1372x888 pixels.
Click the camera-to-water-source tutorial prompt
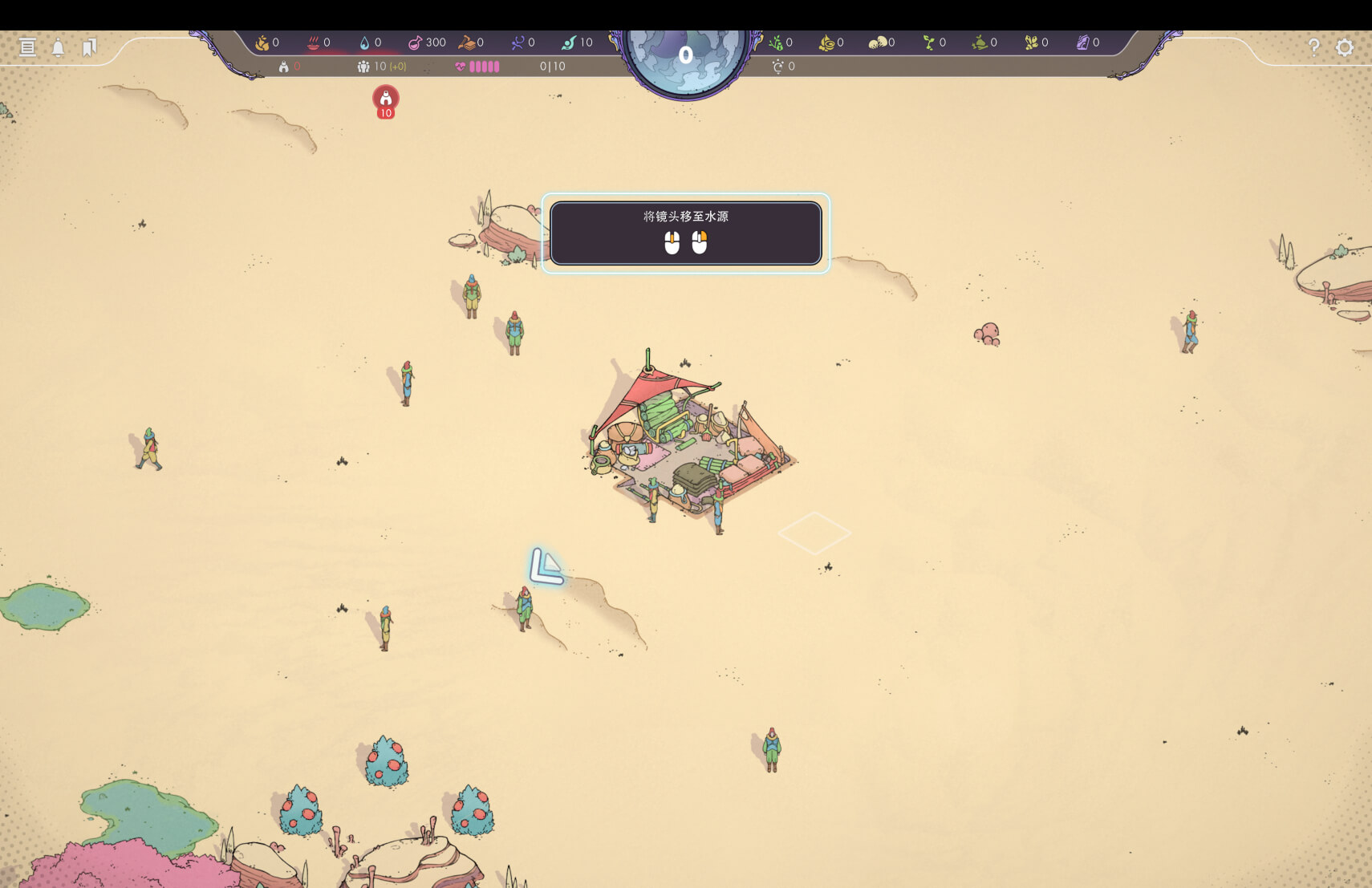pyautogui.click(x=685, y=233)
